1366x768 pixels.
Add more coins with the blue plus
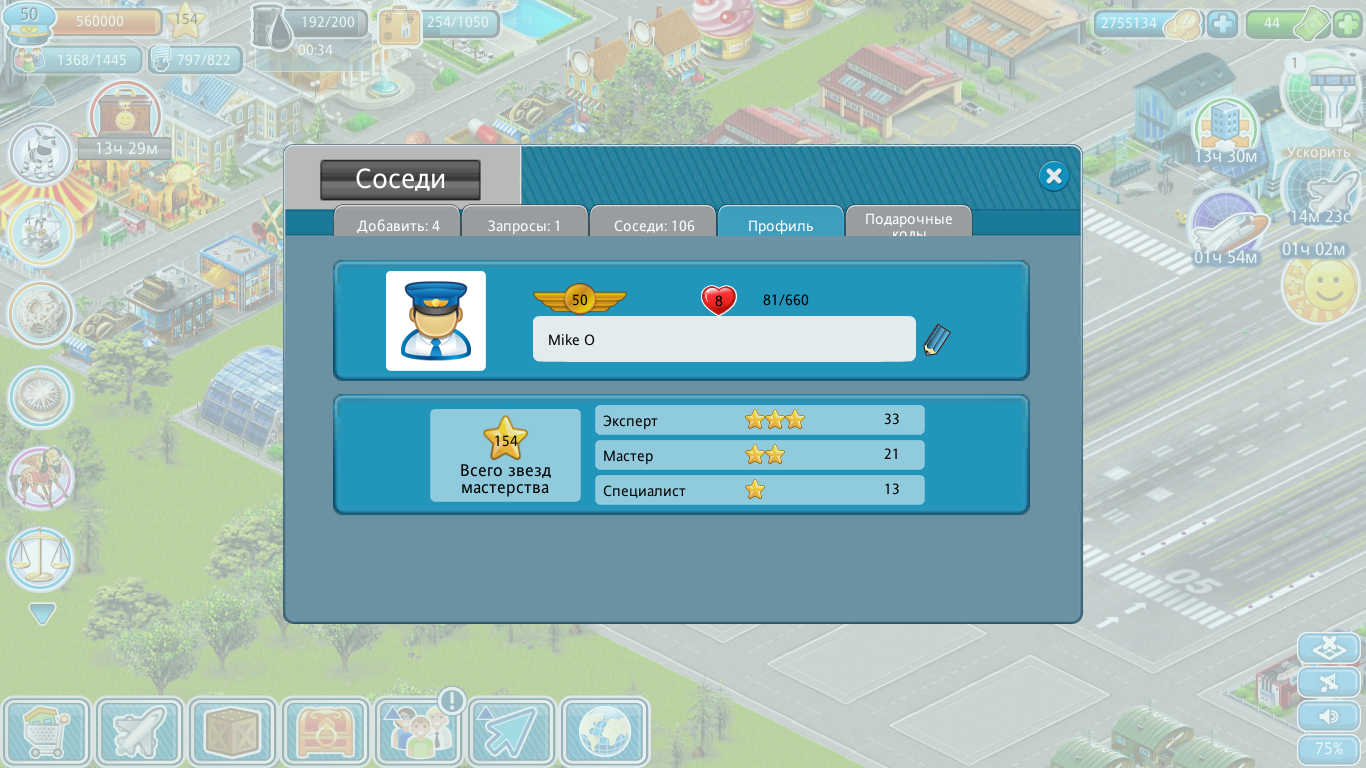(x=1222, y=23)
